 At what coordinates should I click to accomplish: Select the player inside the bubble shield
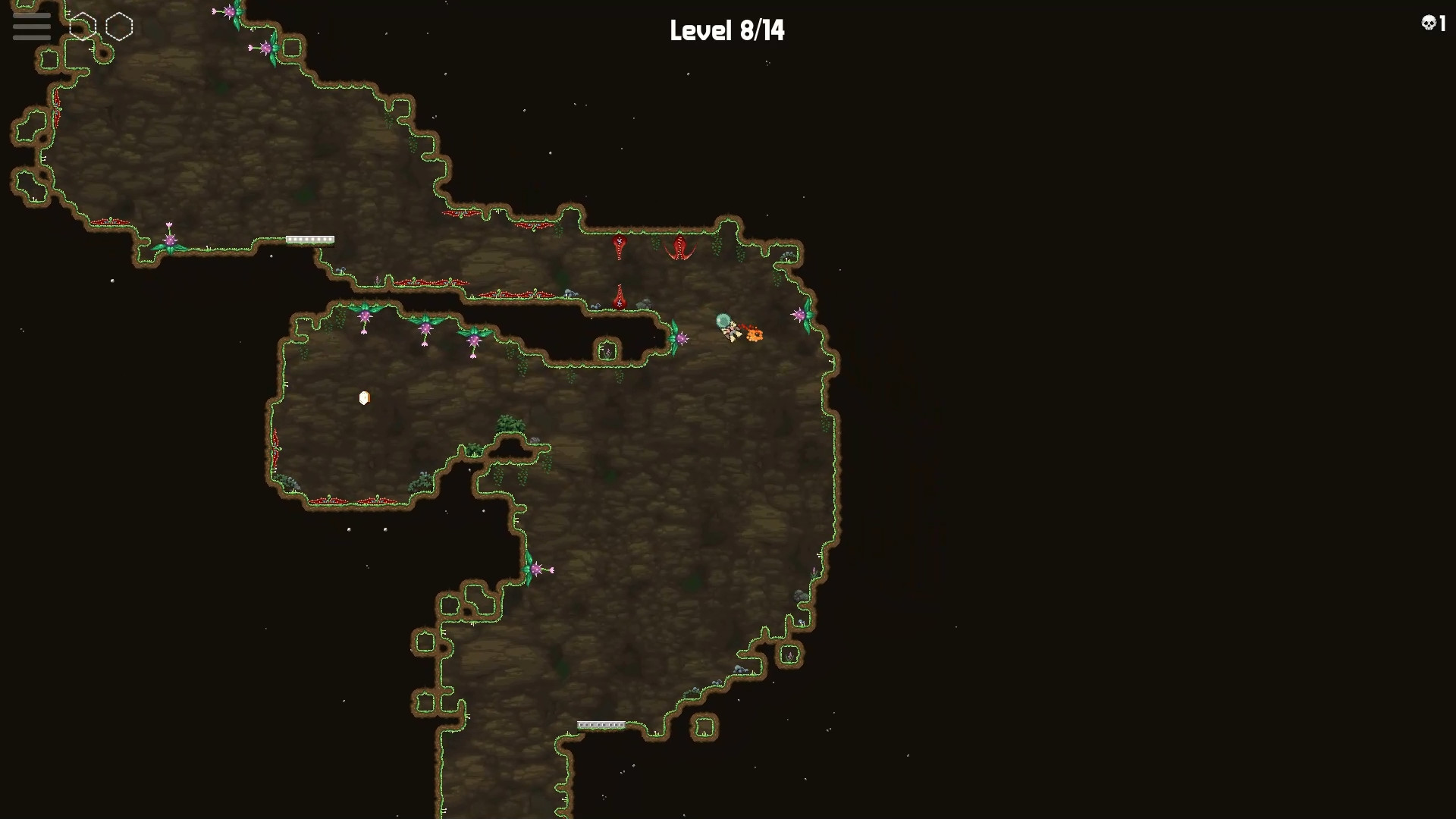[x=725, y=325]
